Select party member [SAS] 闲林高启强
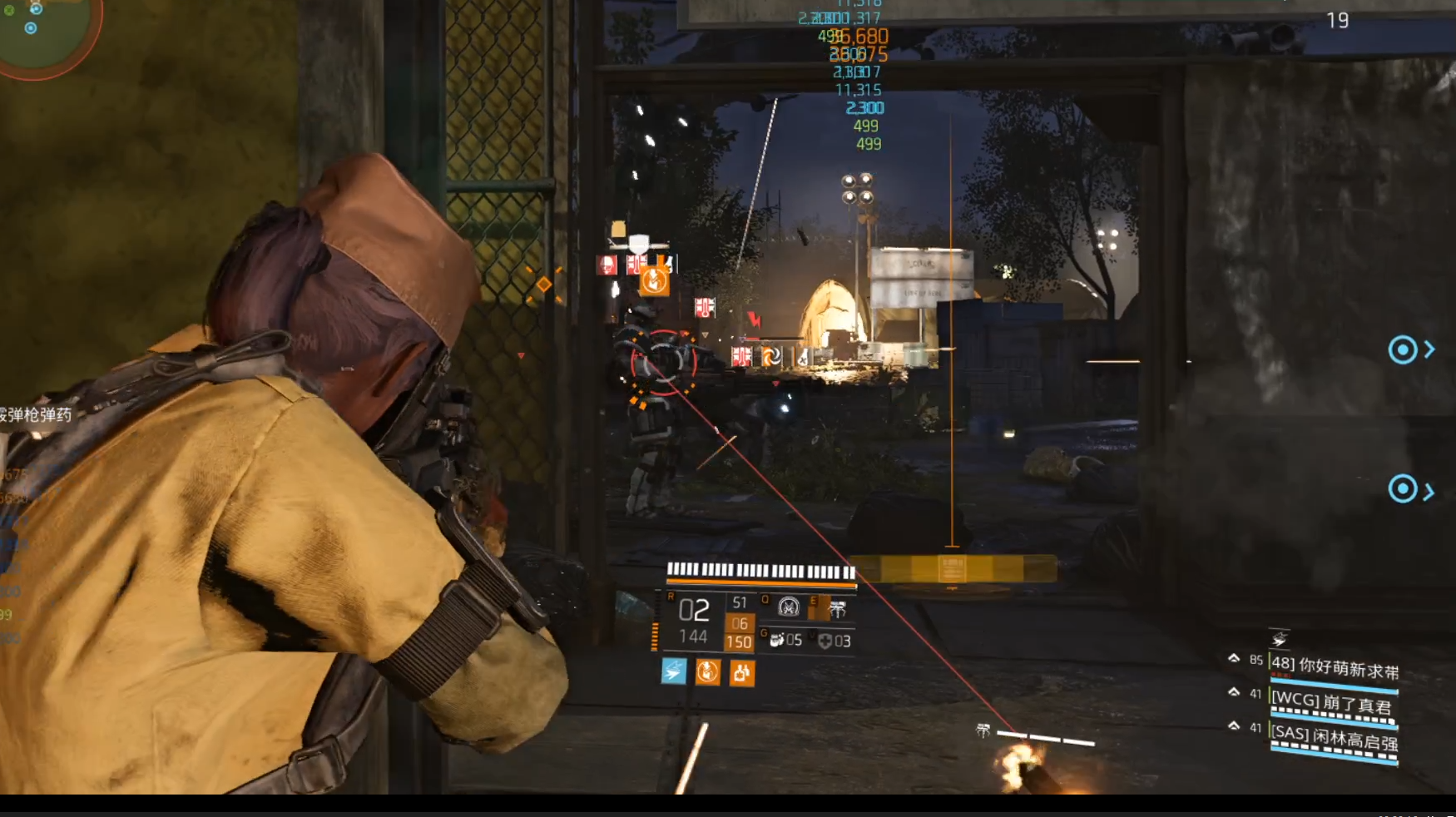This screenshot has height=817, width=1456. click(x=1334, y=737)
